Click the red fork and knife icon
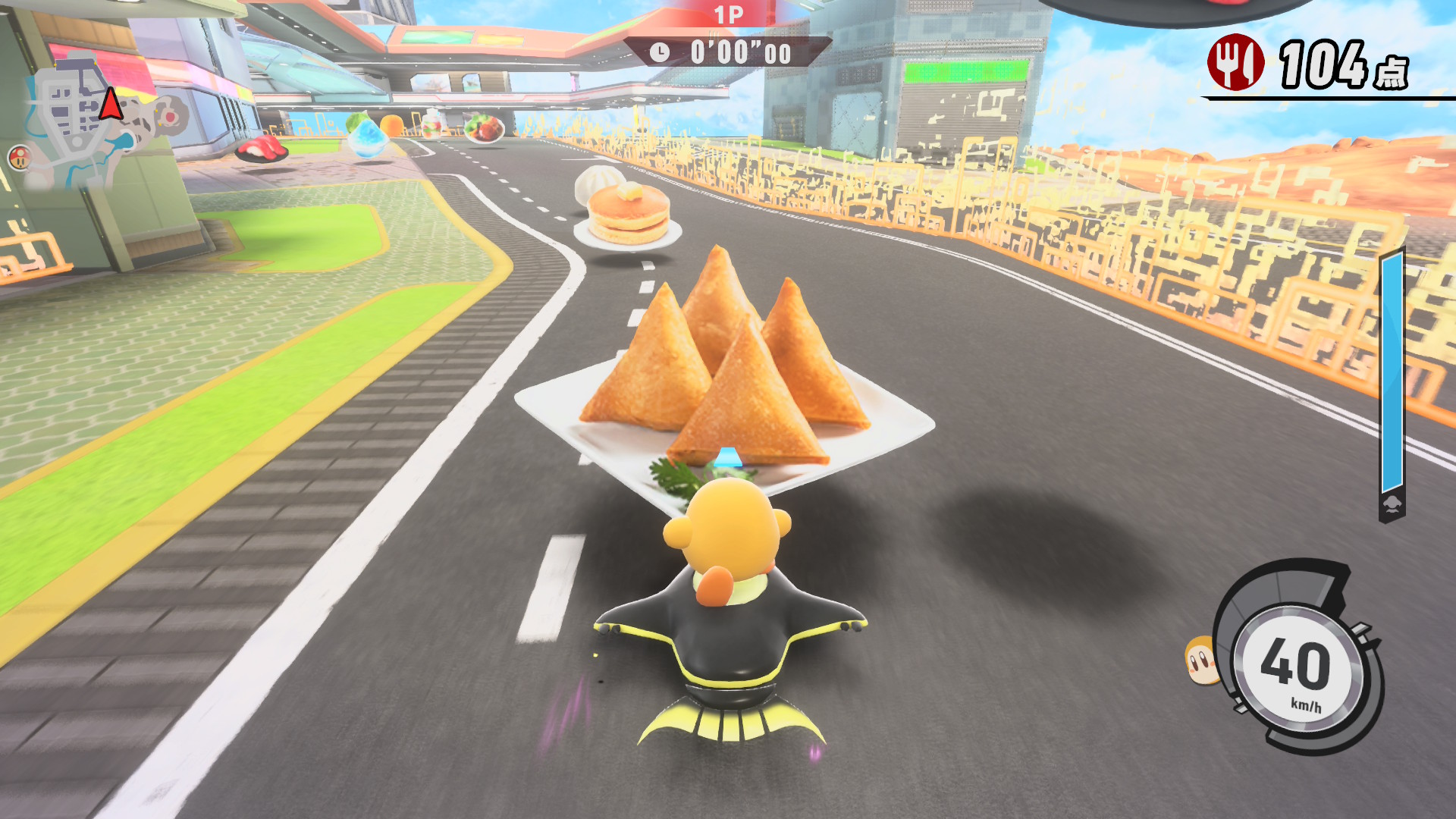Viewport: 1456px width, 819px height. tap(1235, 63)
